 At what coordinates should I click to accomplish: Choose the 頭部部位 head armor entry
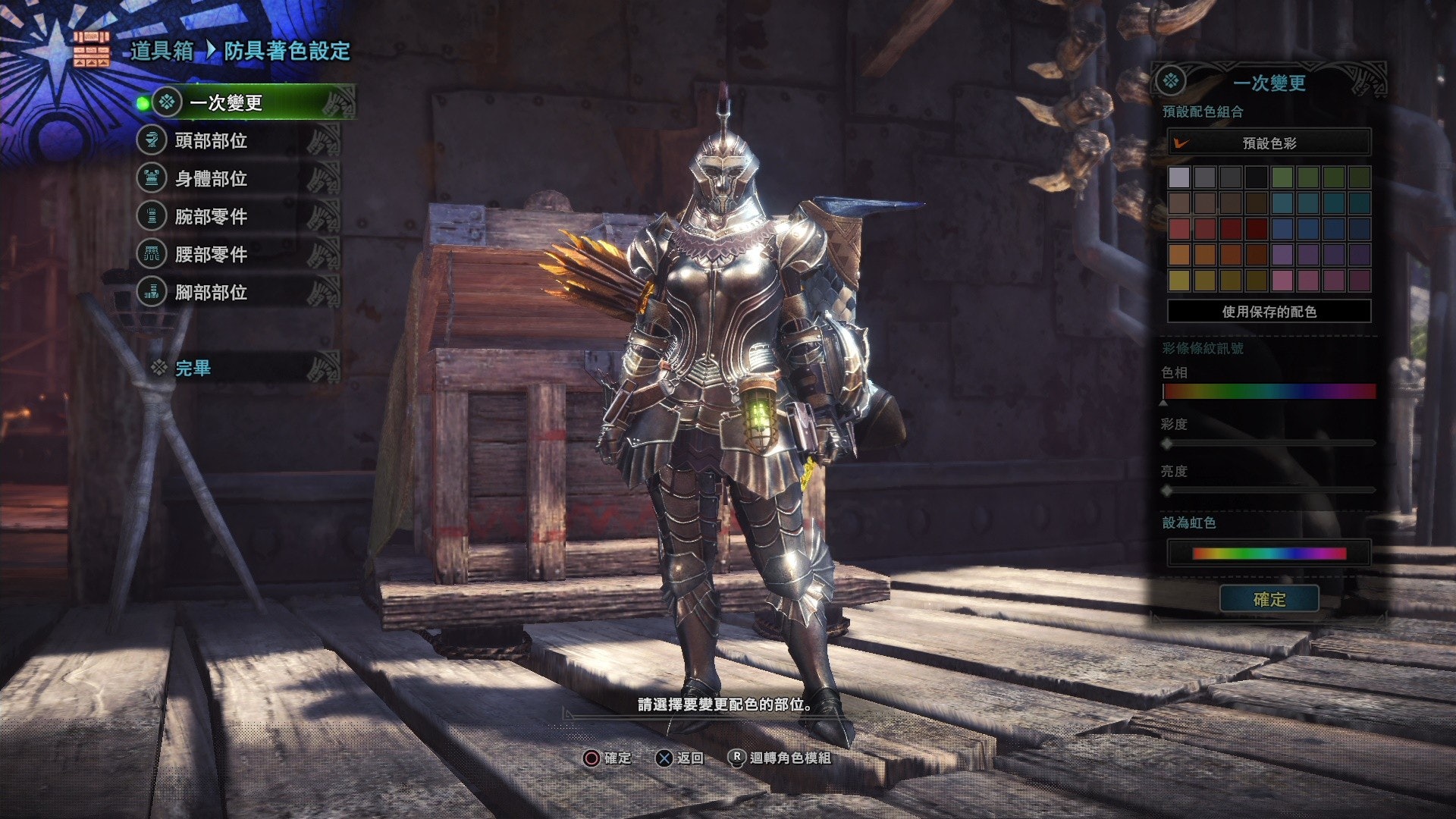pyautogui.click(x=211, y=140)
